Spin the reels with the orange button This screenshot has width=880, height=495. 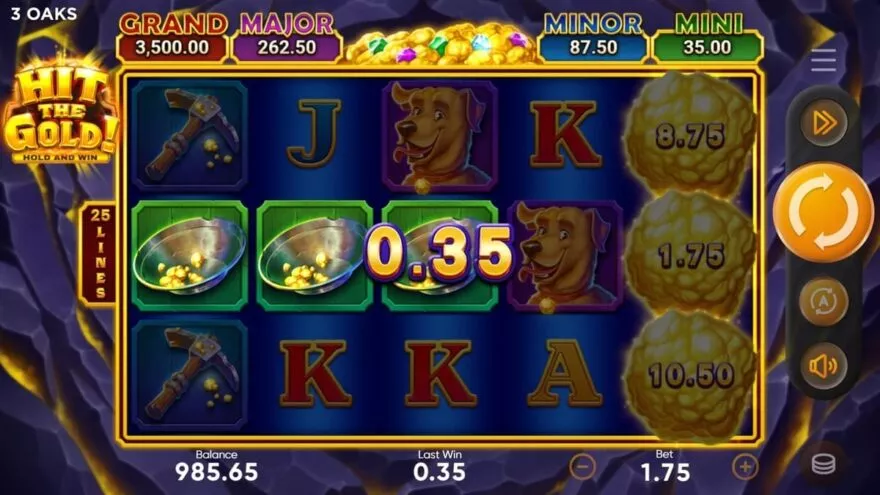823,213
